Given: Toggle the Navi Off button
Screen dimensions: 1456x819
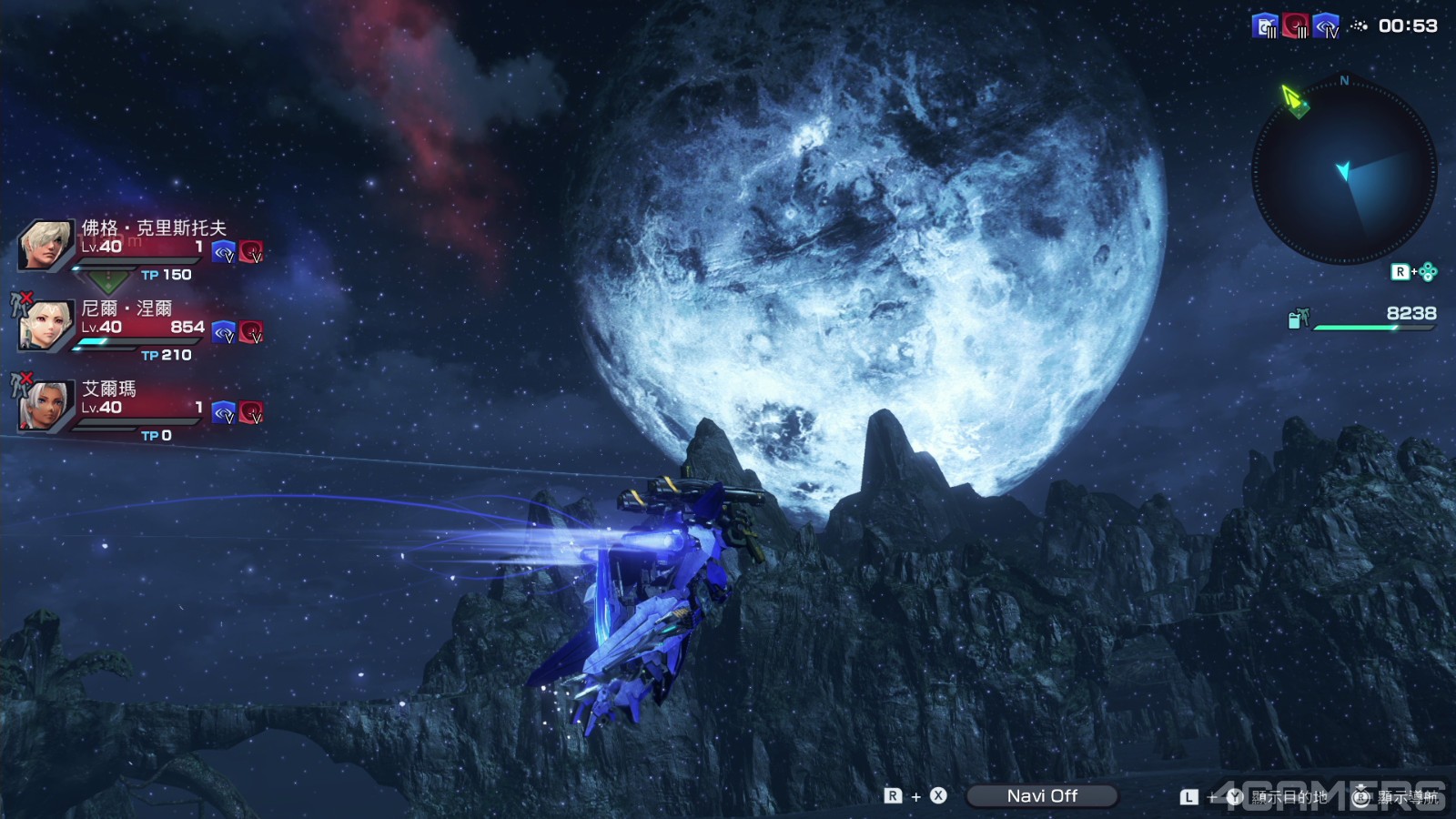Looking at the screenshot, I should click(1041, 796).
